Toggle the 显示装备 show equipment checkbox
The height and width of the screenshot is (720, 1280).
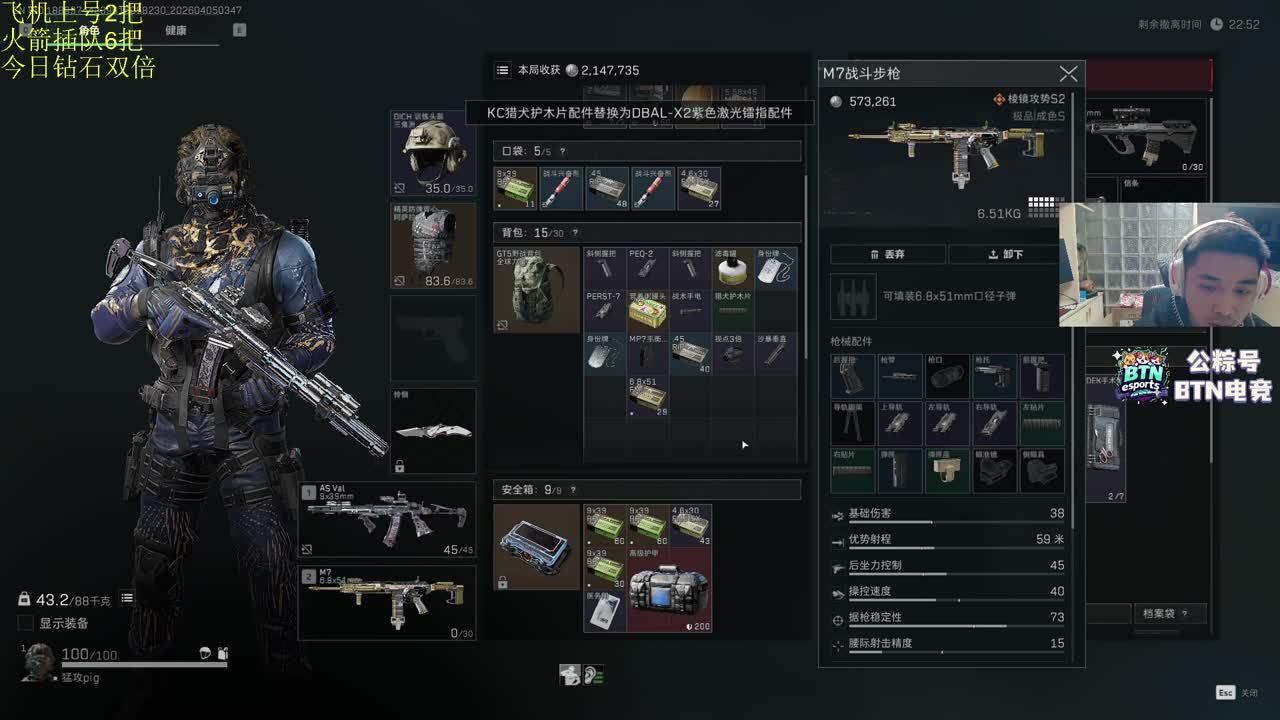pos(26,623)
